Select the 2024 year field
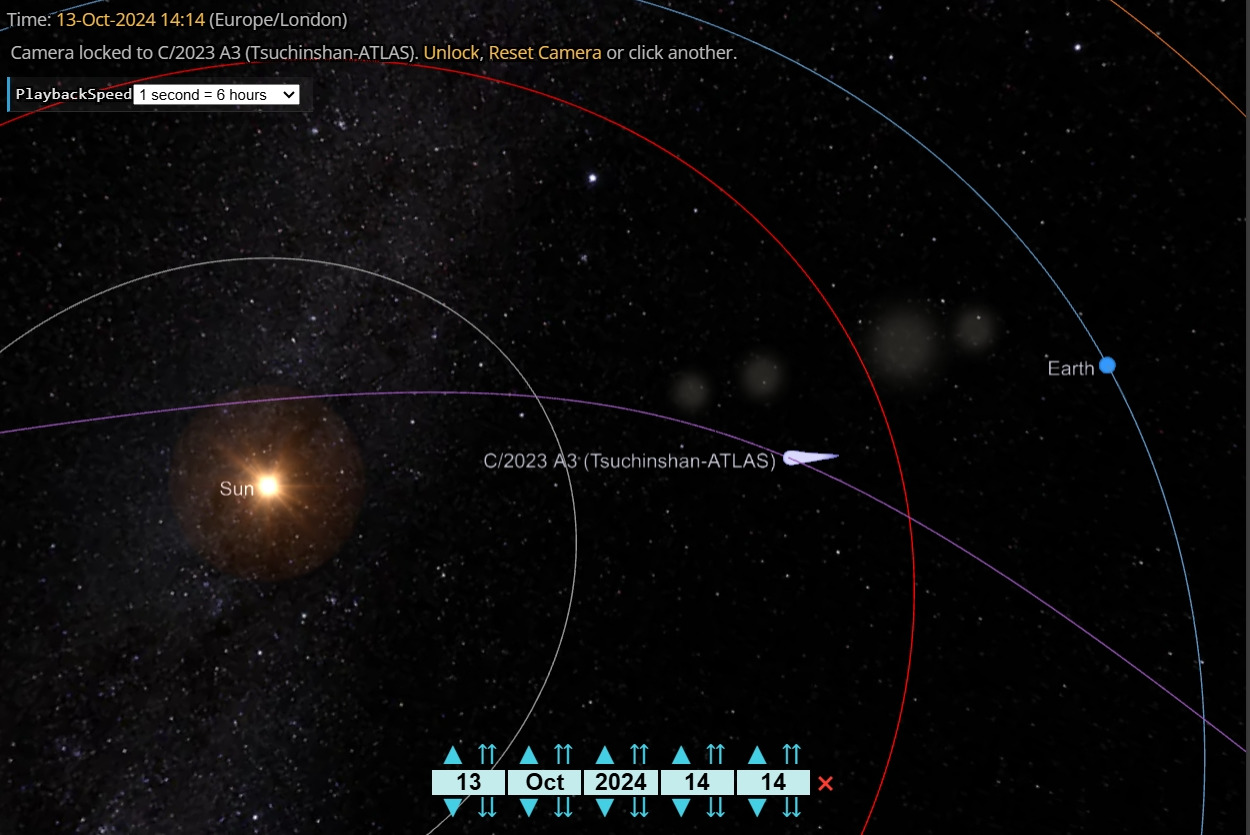1250x835 pixels. point(620,782)
